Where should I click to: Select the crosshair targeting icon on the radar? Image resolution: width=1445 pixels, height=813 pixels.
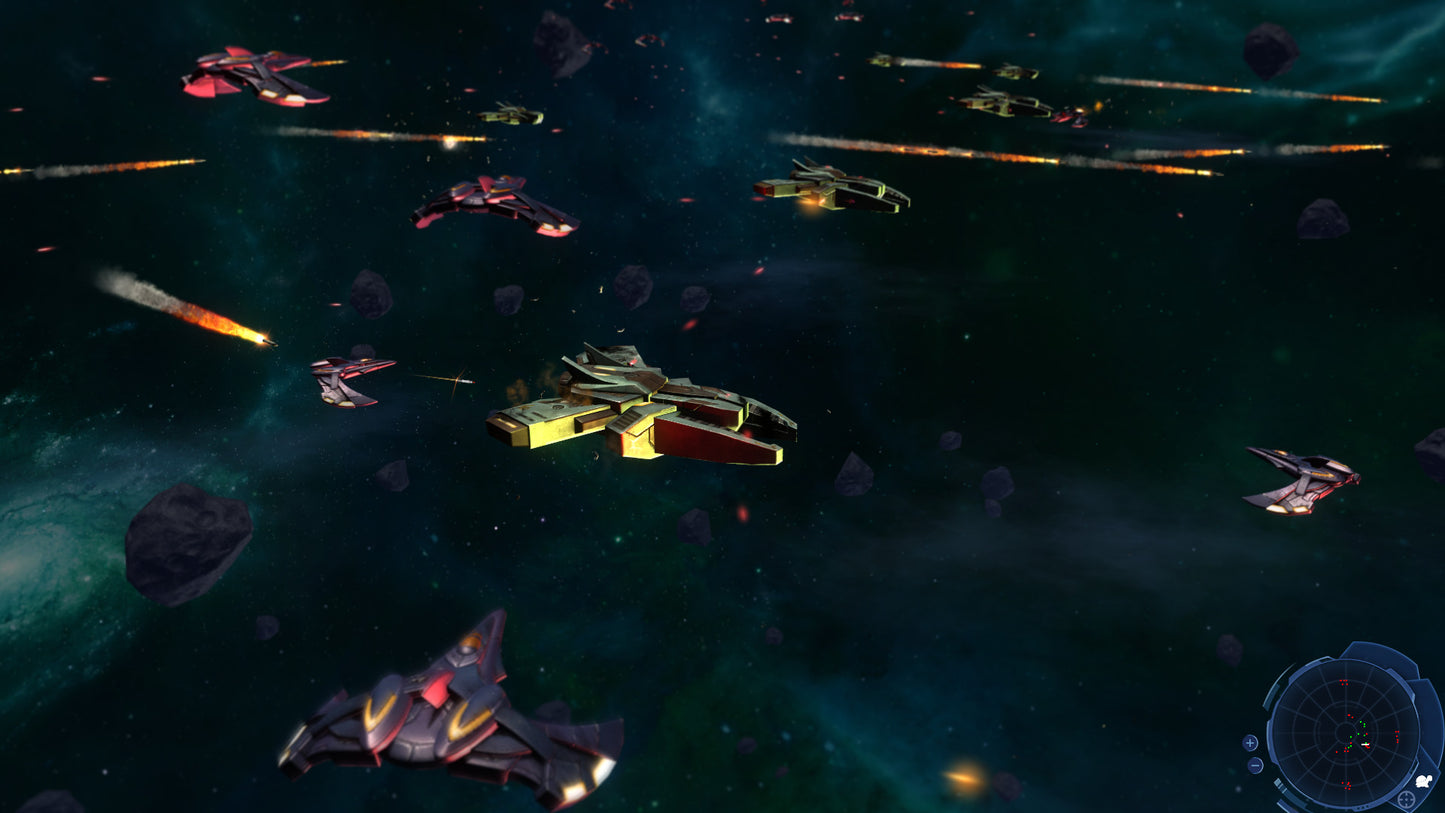coord(1406,798)
